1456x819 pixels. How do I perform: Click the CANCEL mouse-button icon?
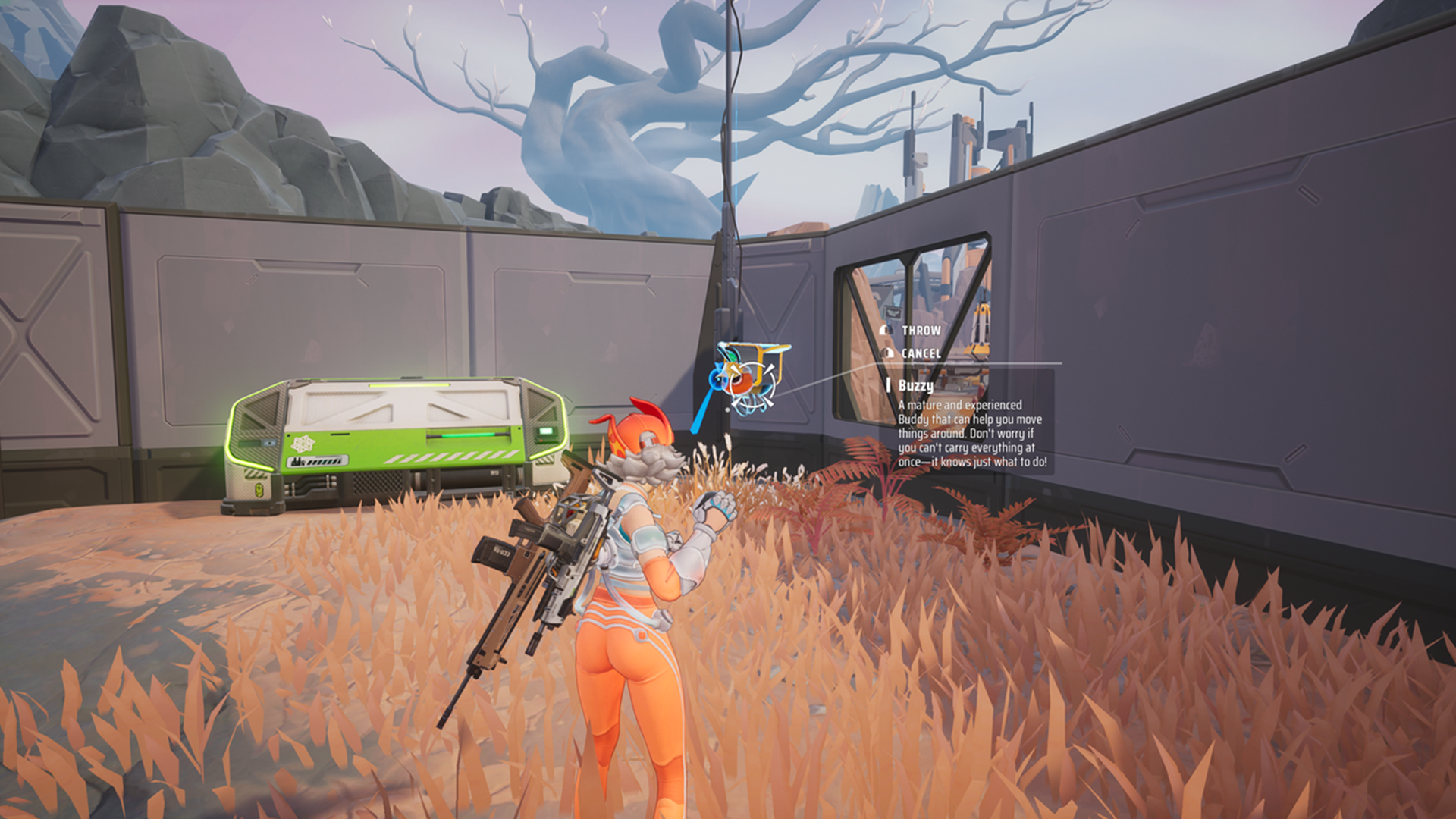[886, 353]
